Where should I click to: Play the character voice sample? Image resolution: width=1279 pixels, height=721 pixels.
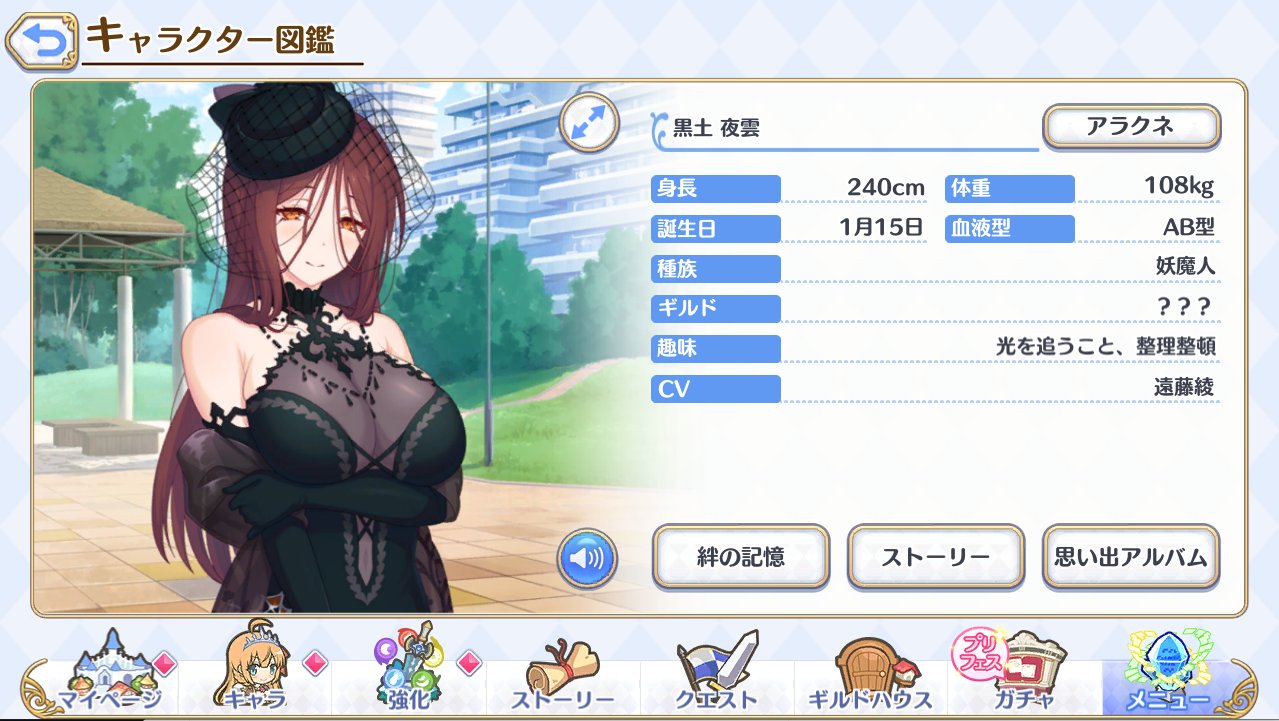tap(588, 560)
